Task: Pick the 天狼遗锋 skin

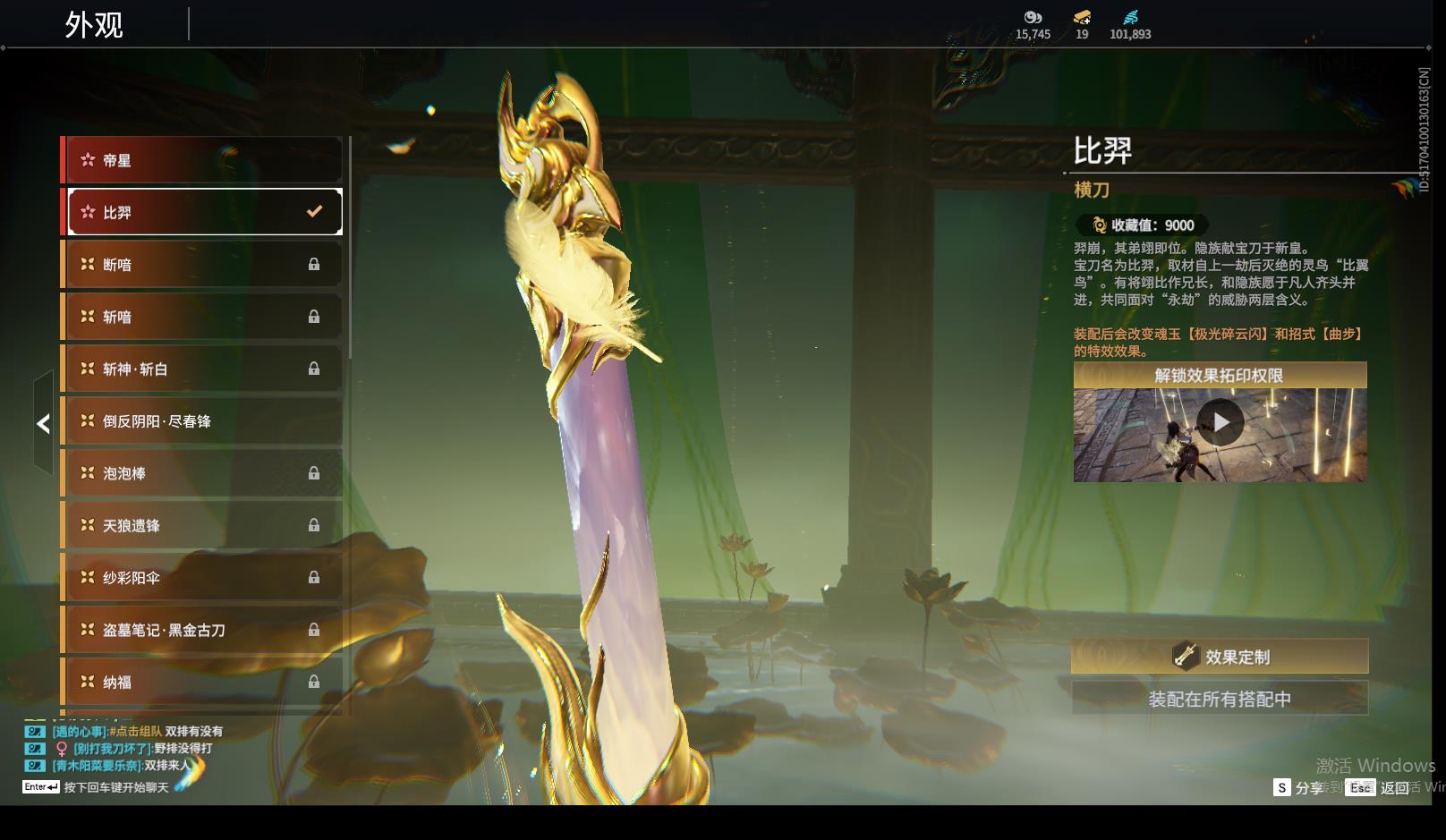Action: 202,525
